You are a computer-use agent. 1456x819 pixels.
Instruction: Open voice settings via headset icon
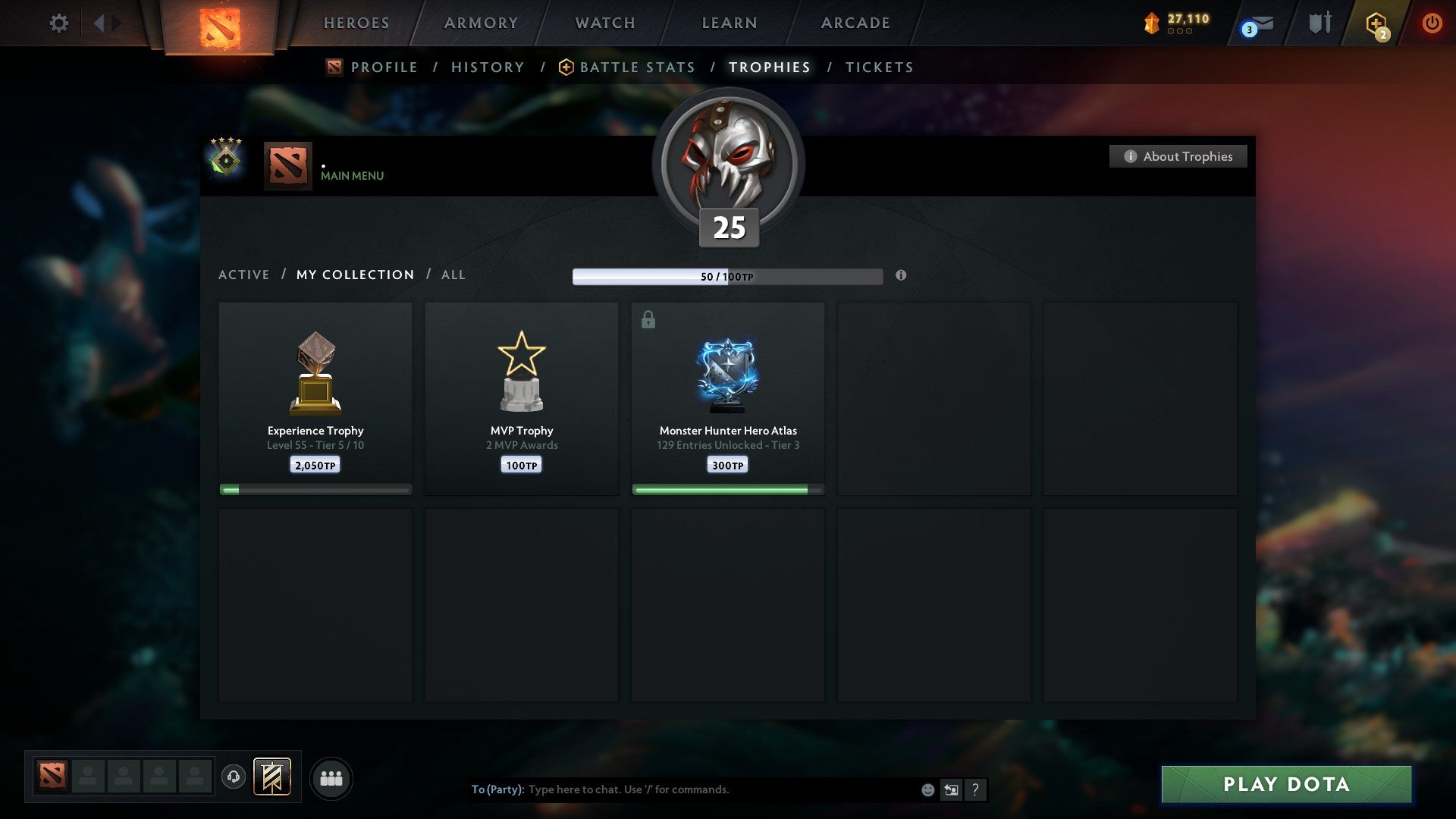point(234,777)
